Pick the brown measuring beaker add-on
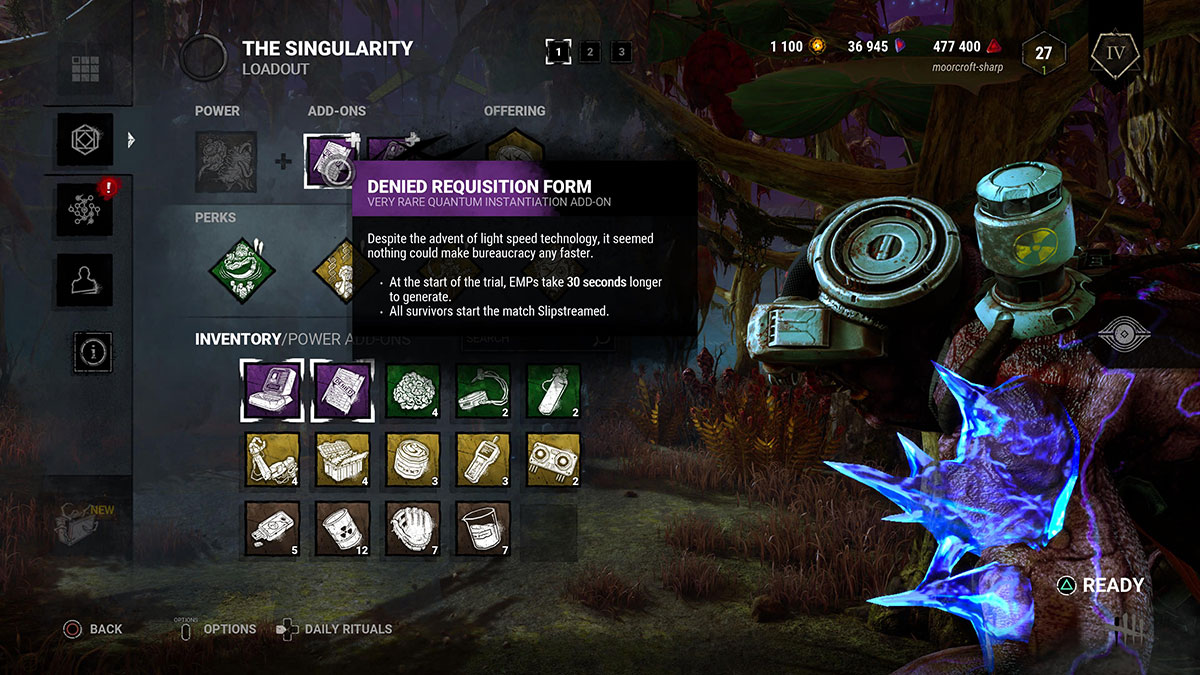 pyautogui.click(x=483, y=530)
